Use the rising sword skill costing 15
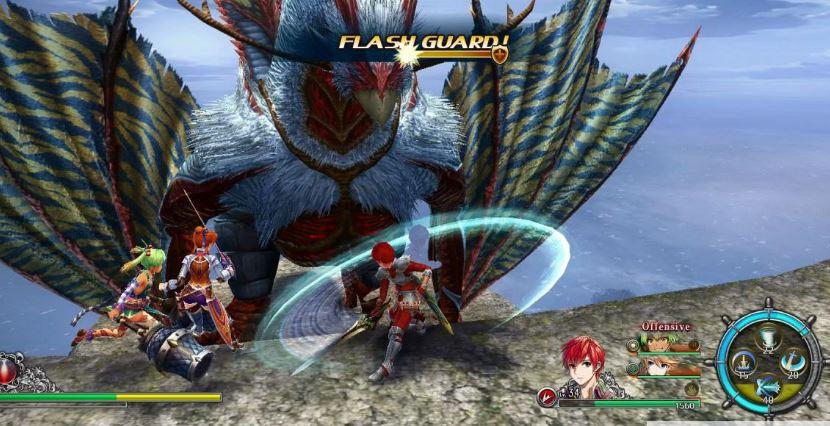Viewport: 830px width, 426px height. tap(743, 363)
